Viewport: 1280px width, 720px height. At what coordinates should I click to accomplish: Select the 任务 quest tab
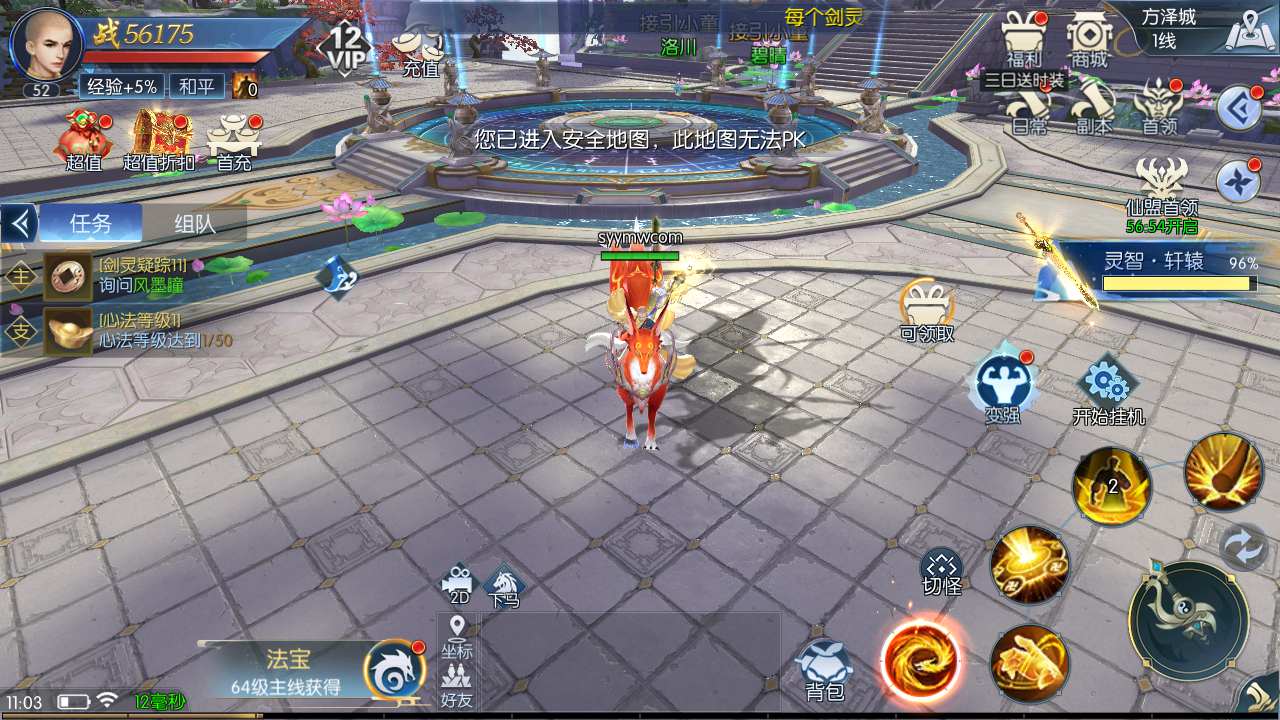pos(90,223)
